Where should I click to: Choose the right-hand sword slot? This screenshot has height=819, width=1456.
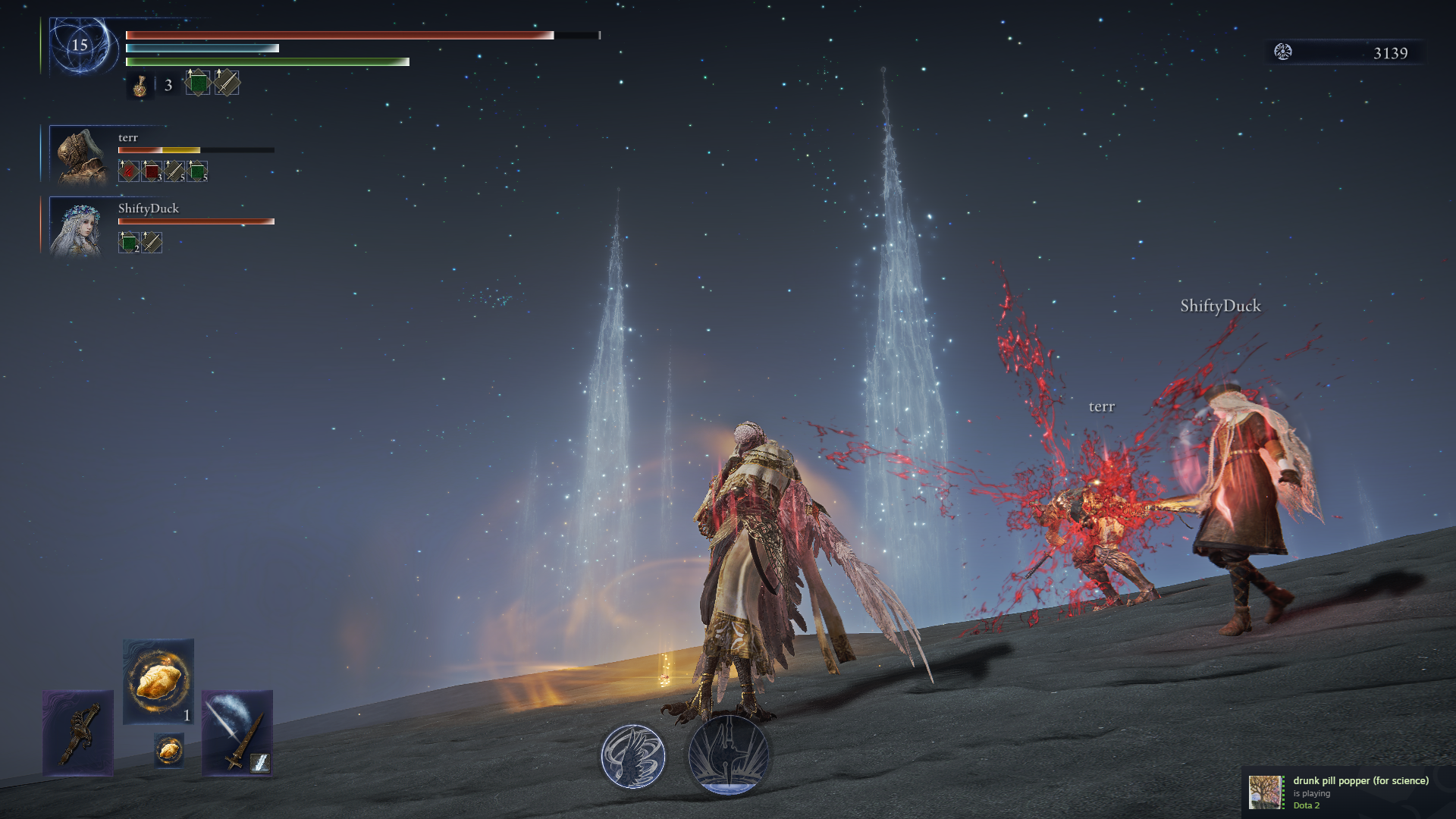237,733
